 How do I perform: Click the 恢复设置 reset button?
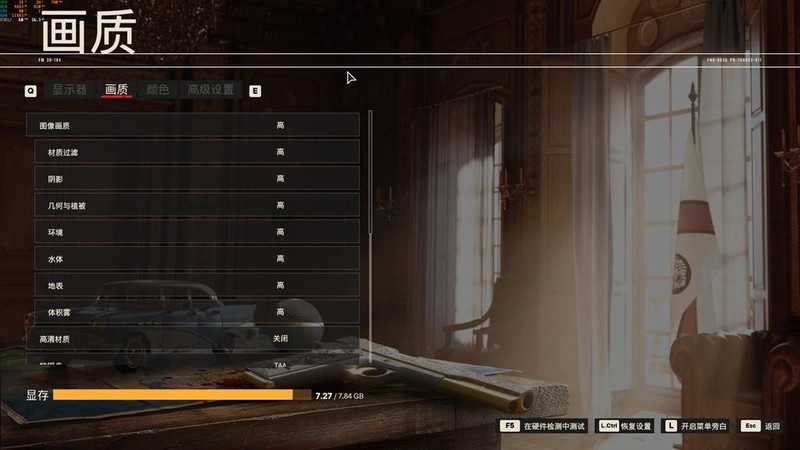pyautogui.click(x=625, y=426)
